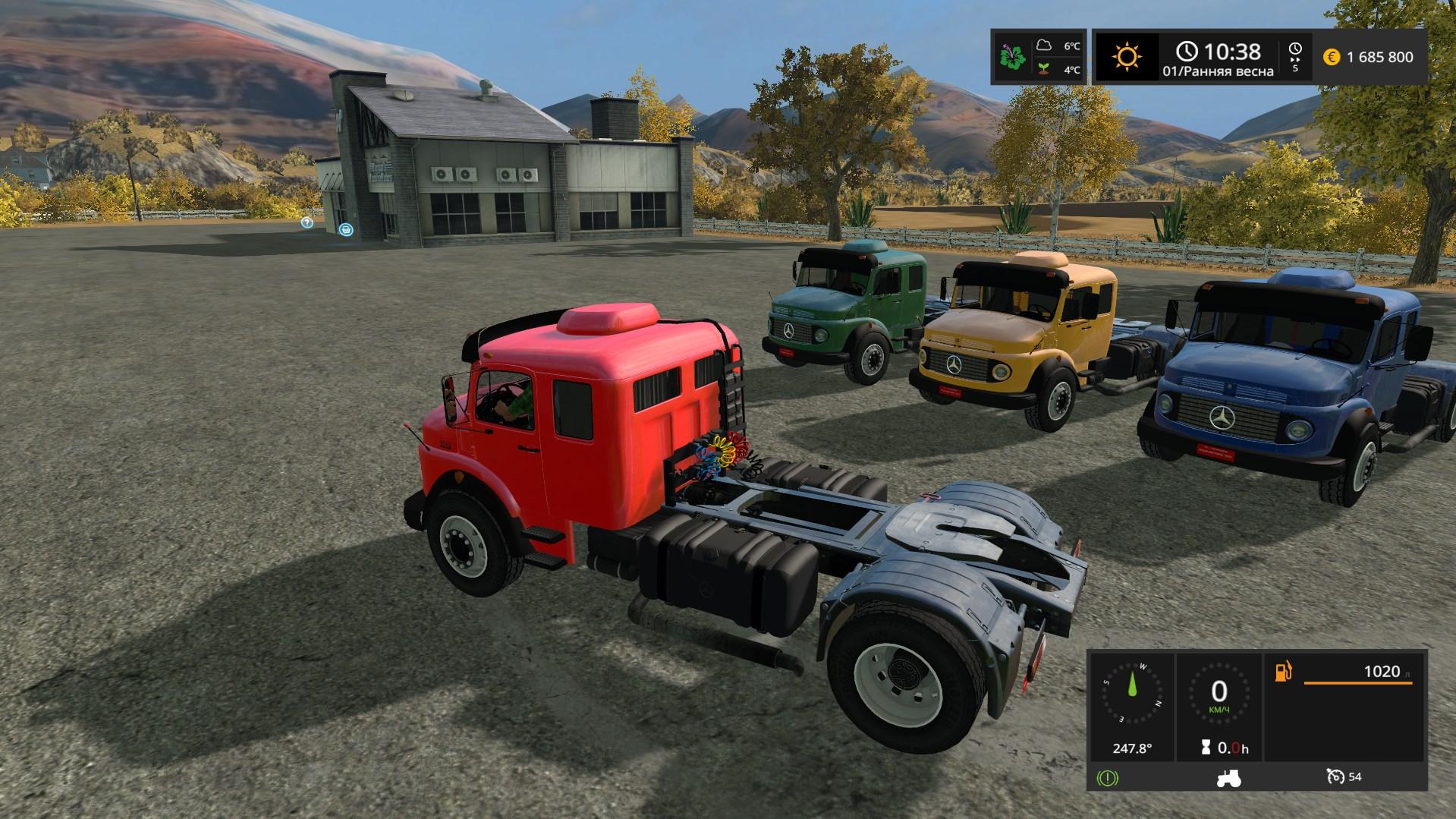Toggle the green parking brake indicator
The height and width of the screenshot is (819, 1456).
click(1107, 777)
